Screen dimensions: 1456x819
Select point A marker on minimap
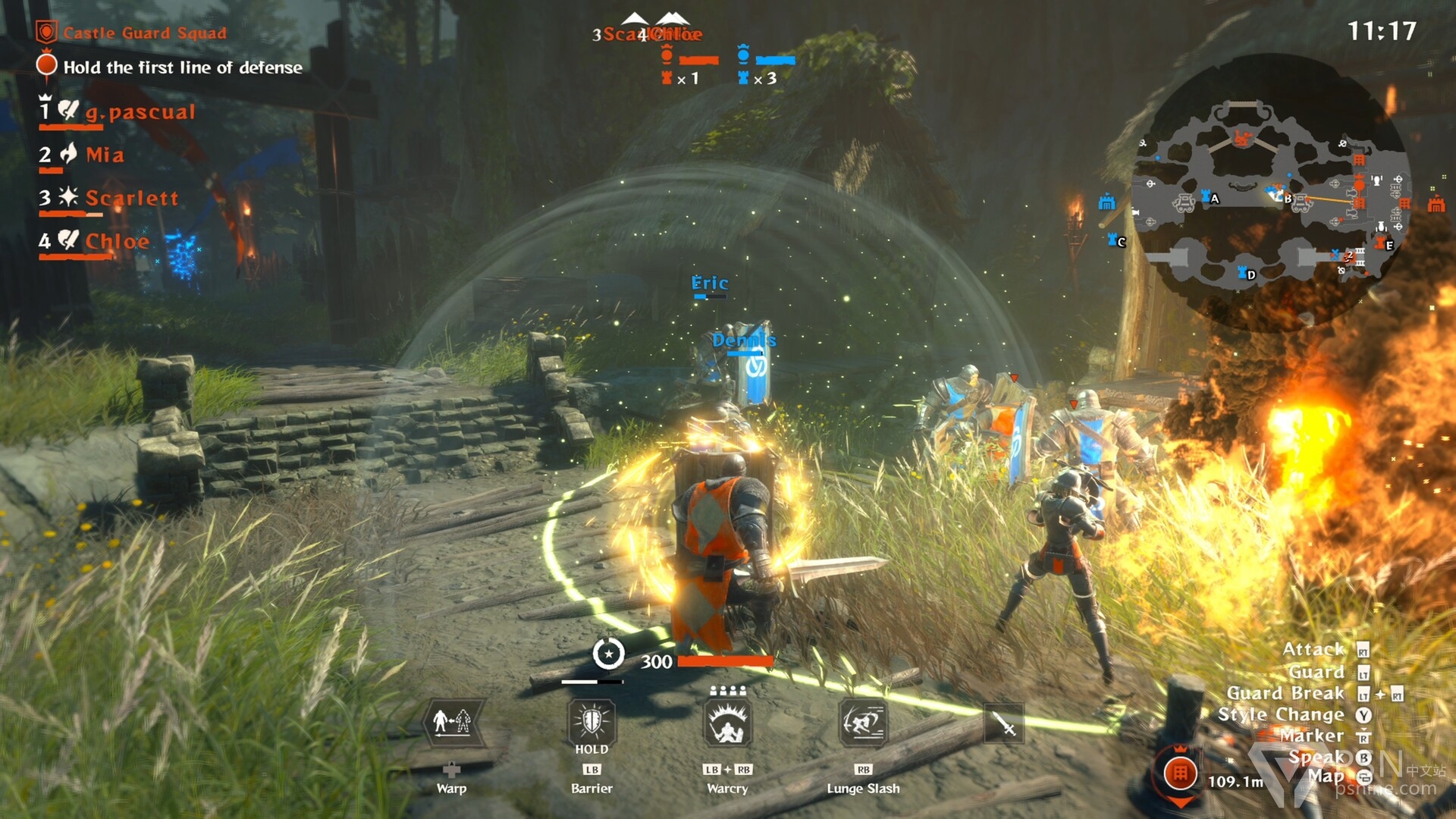(x=1209, y=198)
